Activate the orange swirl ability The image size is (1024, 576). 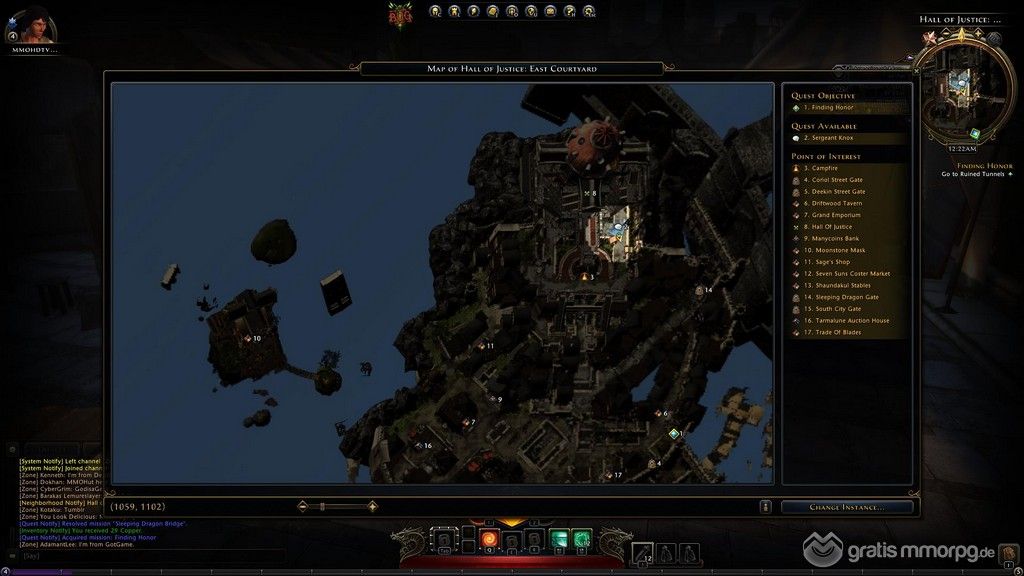pyautogui.click(x=489, y=540)
